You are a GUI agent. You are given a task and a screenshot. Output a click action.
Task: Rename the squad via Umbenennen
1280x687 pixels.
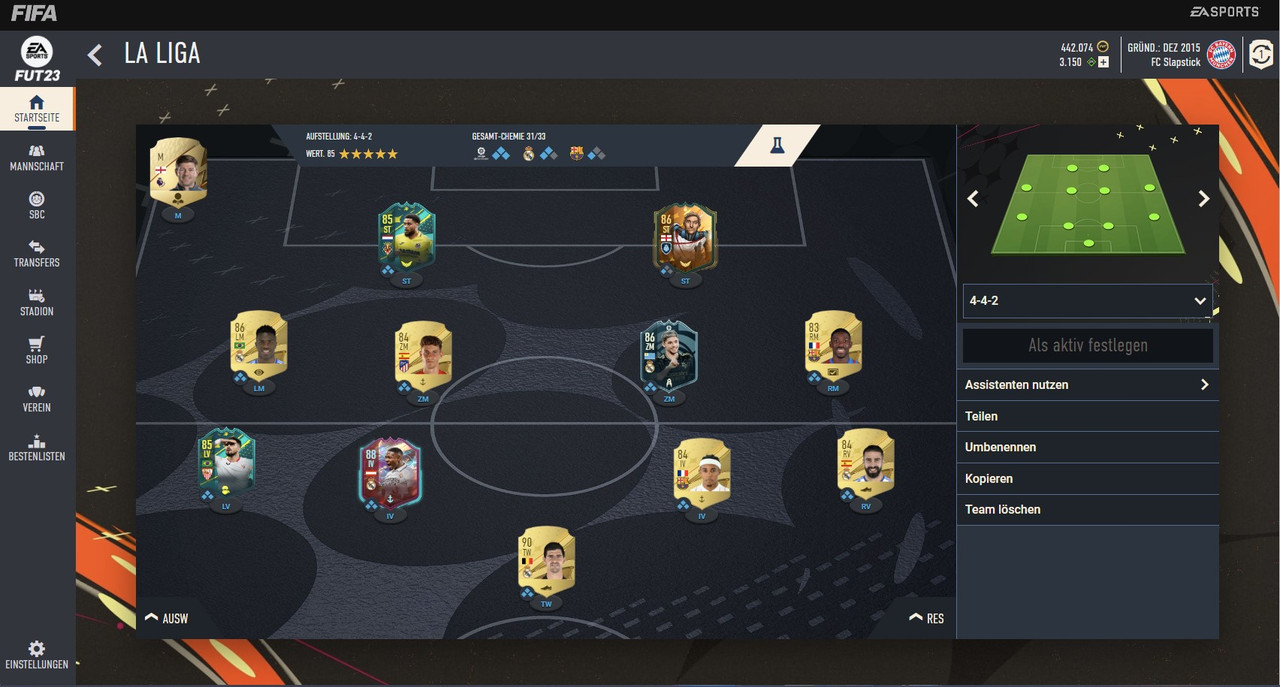[x=1087, y=447]
